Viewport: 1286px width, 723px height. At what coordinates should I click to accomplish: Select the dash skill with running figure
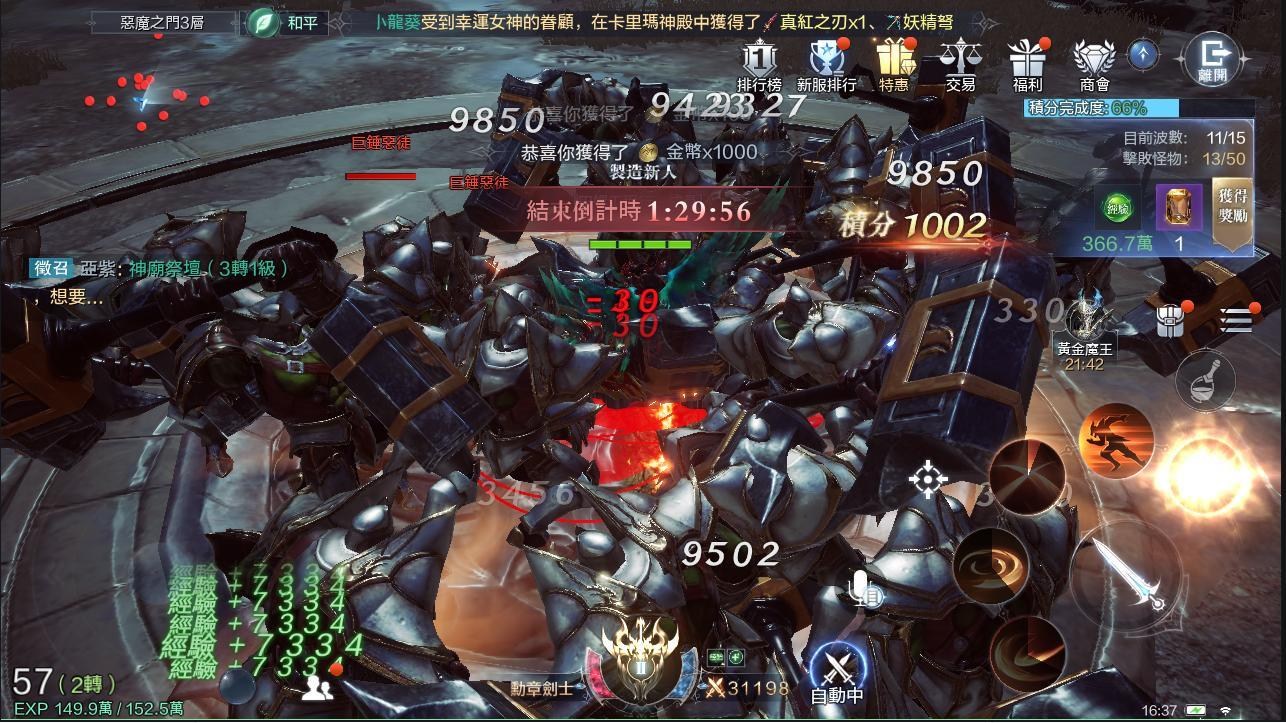coord(1118,440)
